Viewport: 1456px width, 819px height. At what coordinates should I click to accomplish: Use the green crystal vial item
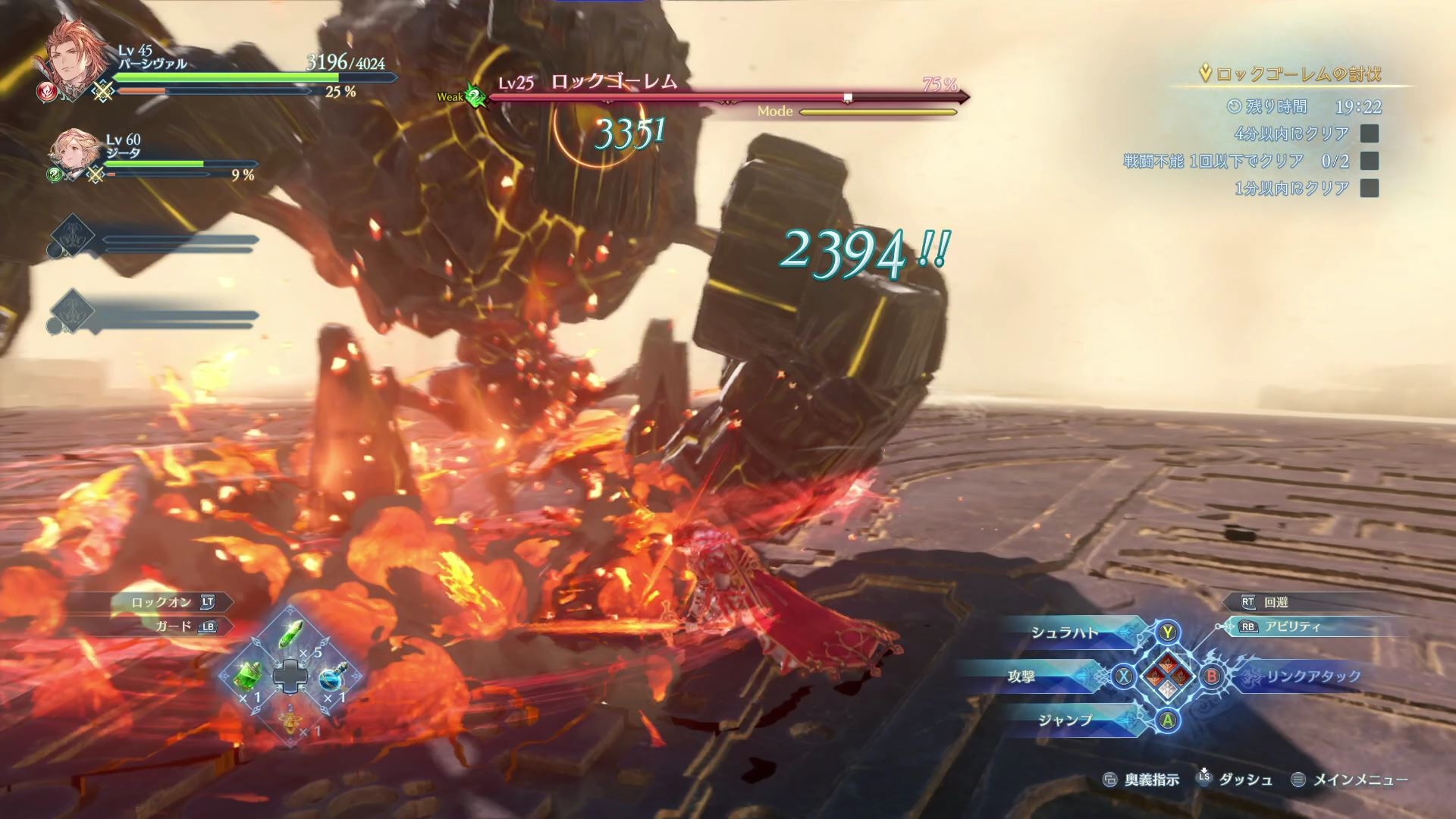tap(291, 635)
